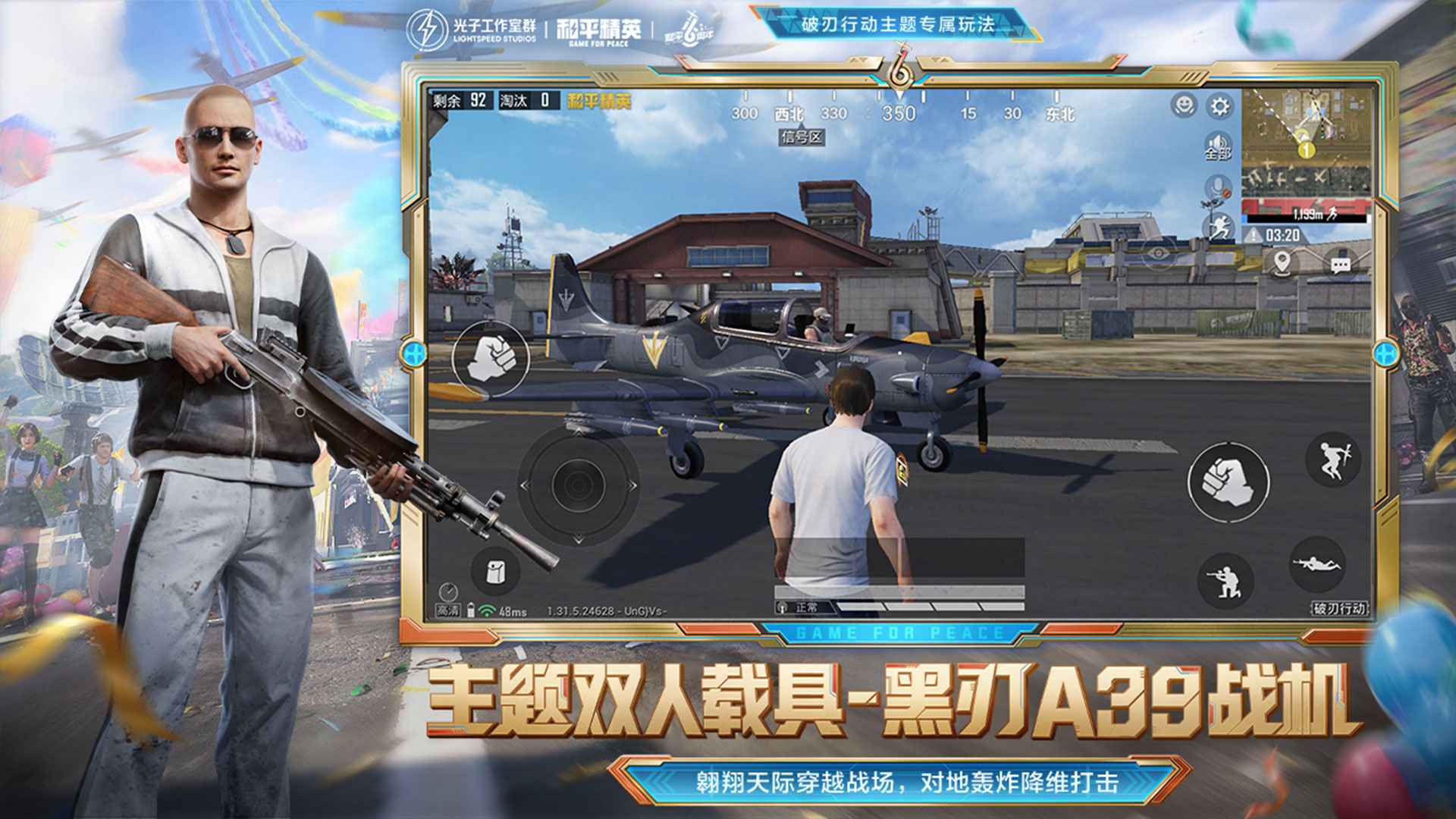Image resolution: width=1456 pixels, height=819 pixels.
Task: Tap the jump action icon on the right
Action: coord(1332,462)
